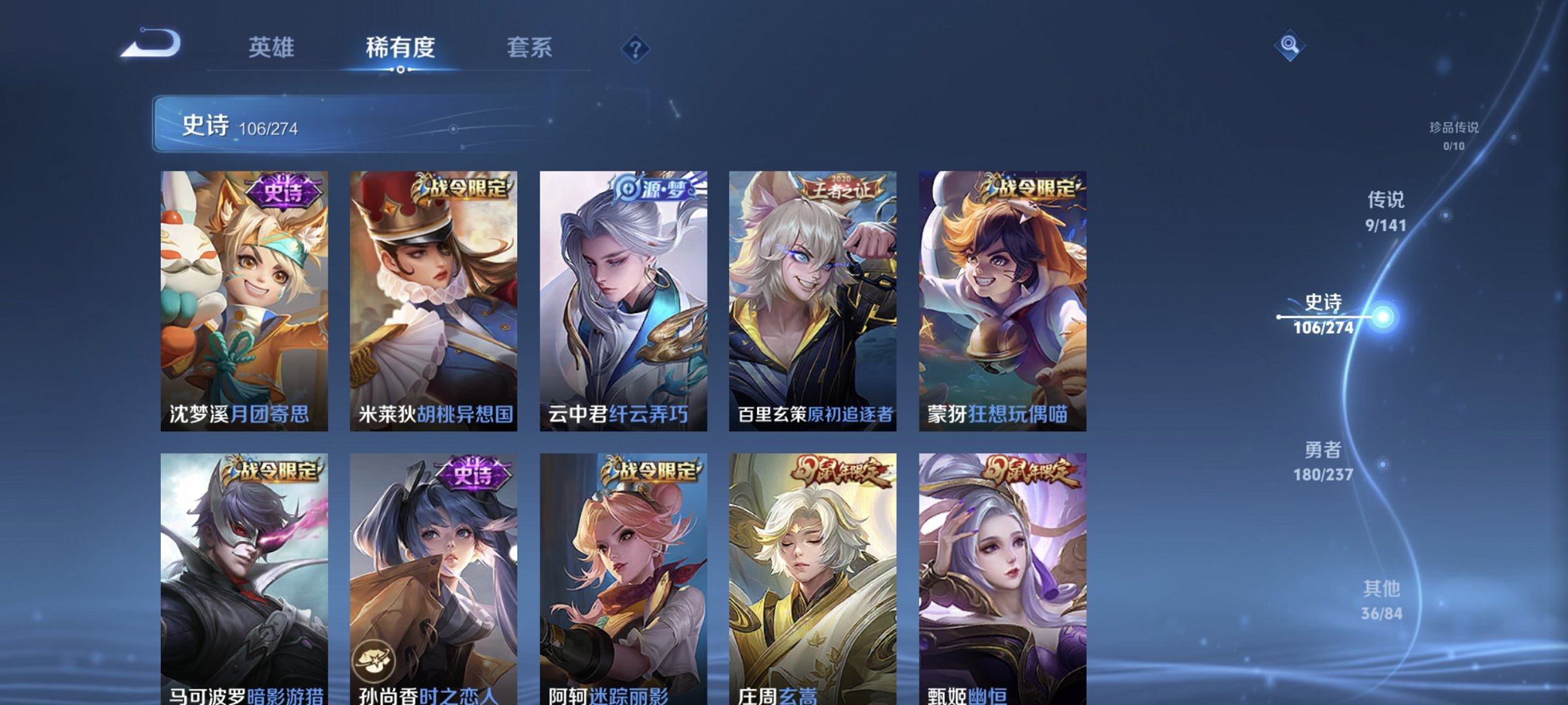Click the help question mark icon

(637, 48)
